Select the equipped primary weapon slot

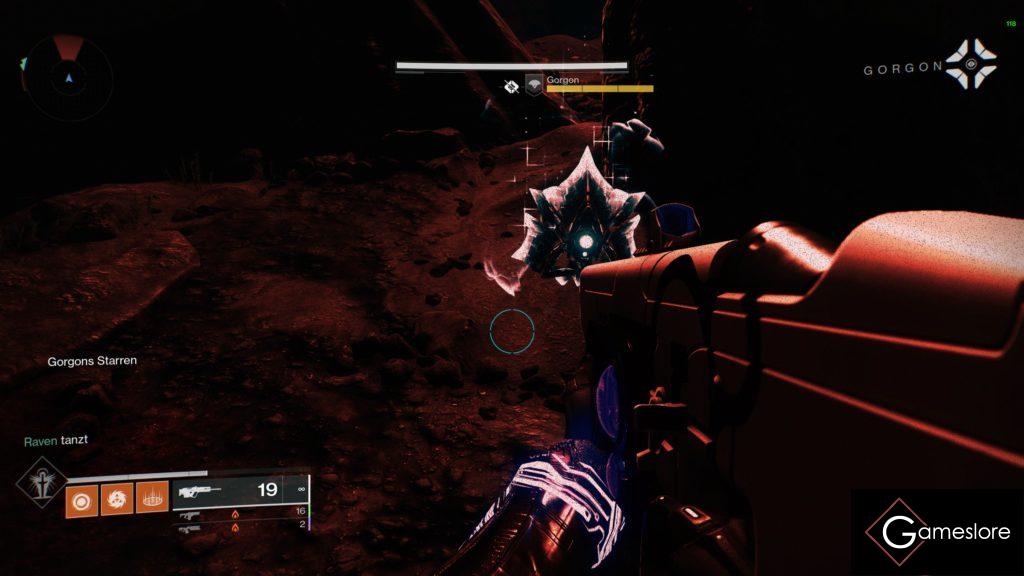[240, 491]
